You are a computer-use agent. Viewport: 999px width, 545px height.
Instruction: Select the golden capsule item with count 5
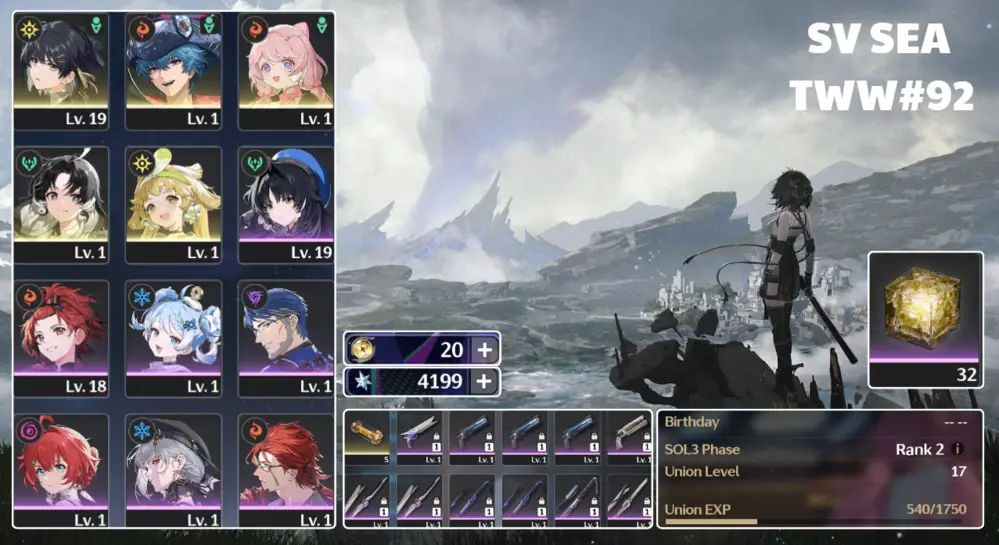coord(369,436)
